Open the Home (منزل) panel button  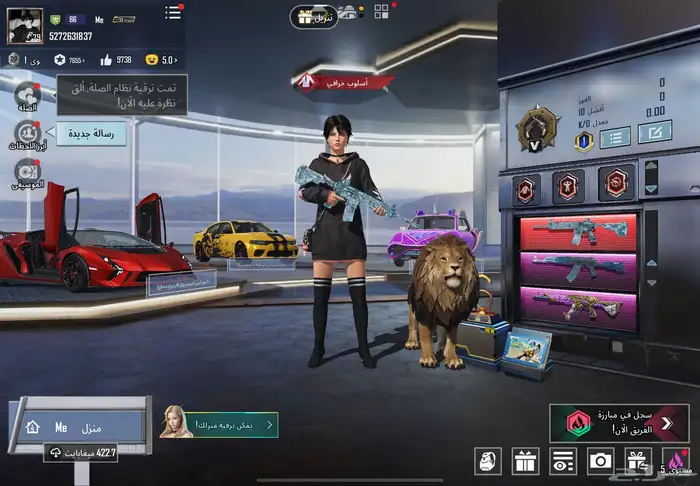(x=78, y=427)
